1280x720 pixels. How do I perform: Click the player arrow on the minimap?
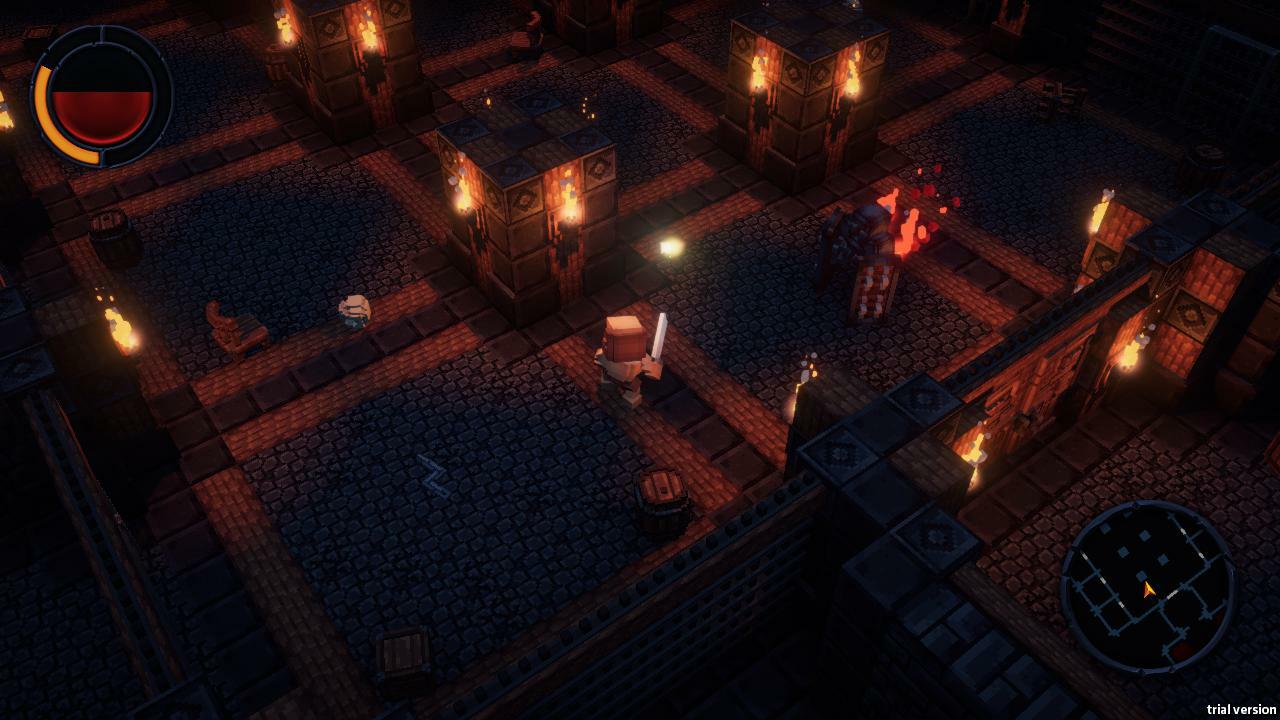[1148, 588]
